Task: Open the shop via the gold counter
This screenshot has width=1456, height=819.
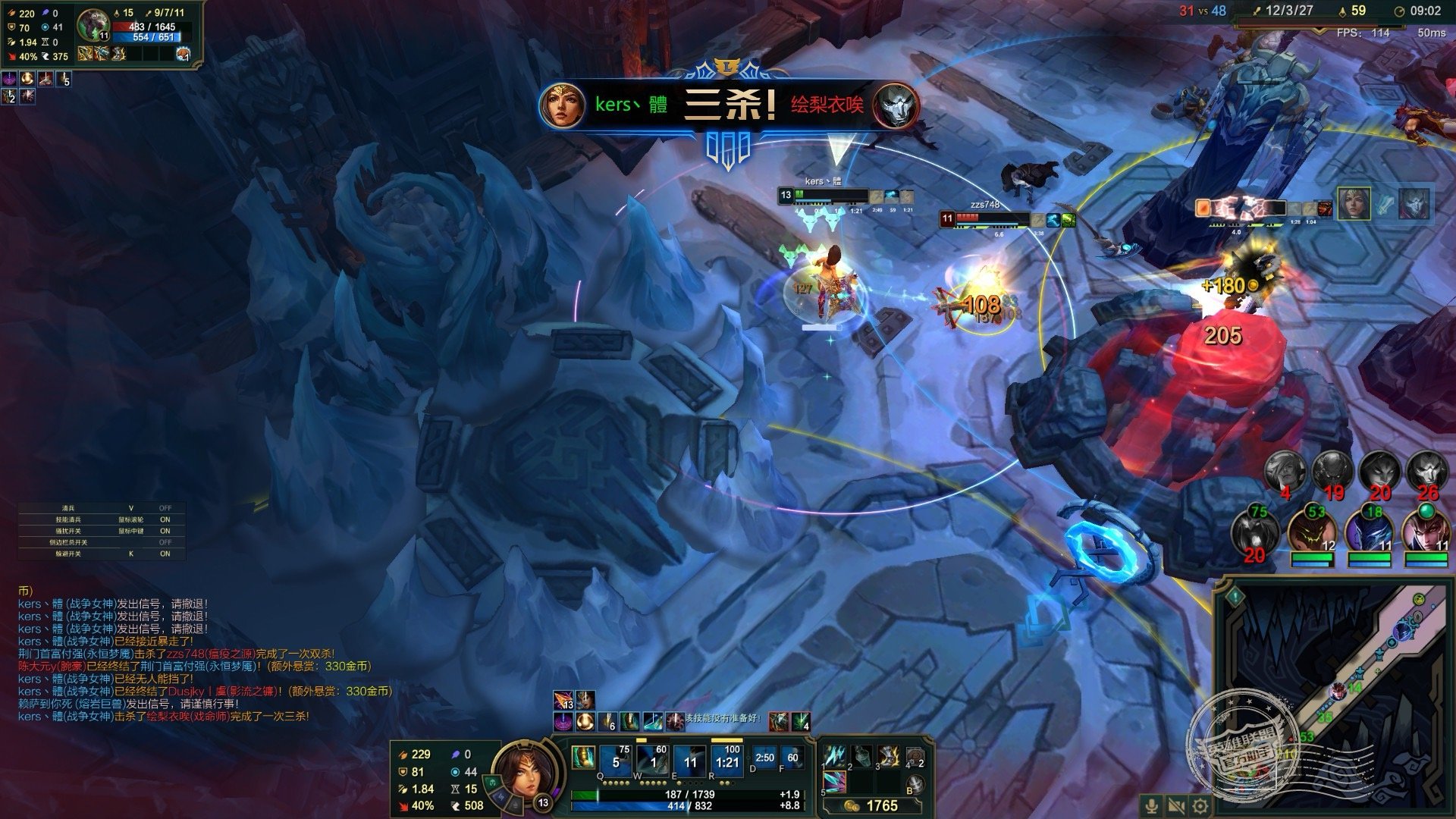Action: tap(872, 805)
